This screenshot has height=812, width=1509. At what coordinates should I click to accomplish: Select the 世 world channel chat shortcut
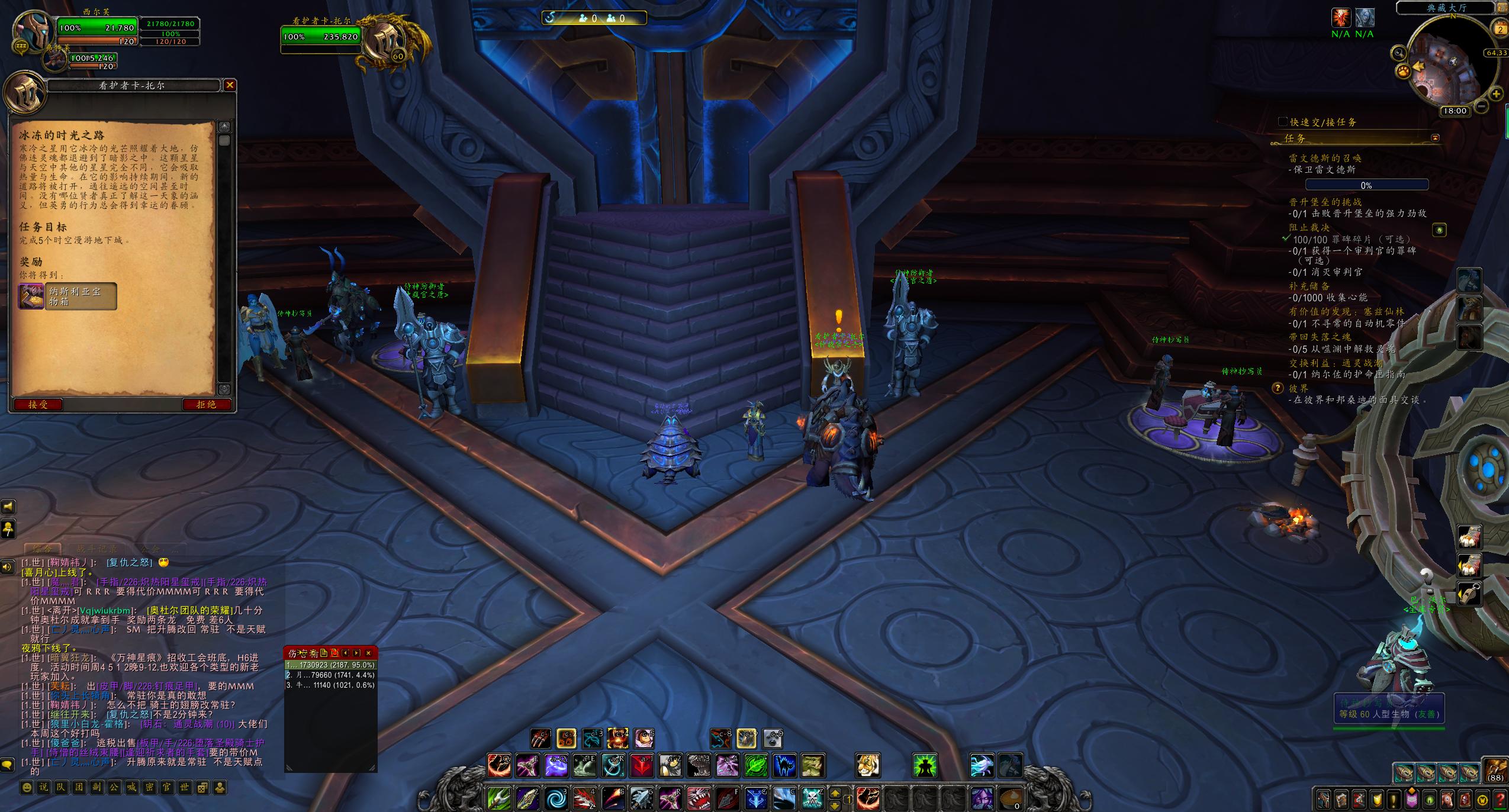[184, 788]
